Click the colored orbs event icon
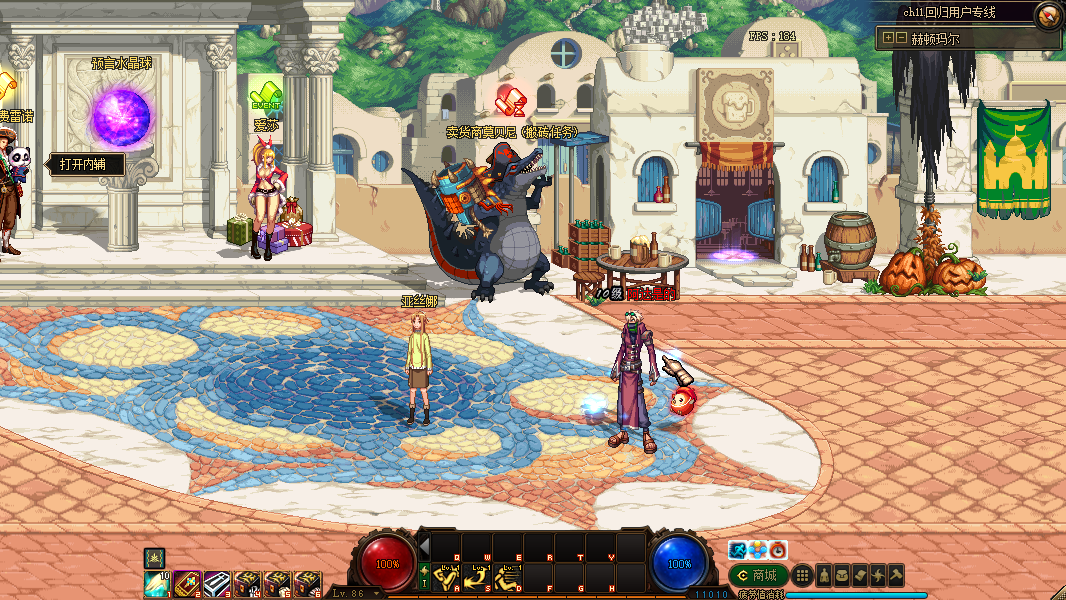Screen dimensions: 1066x600 click(x=758, y=550)
